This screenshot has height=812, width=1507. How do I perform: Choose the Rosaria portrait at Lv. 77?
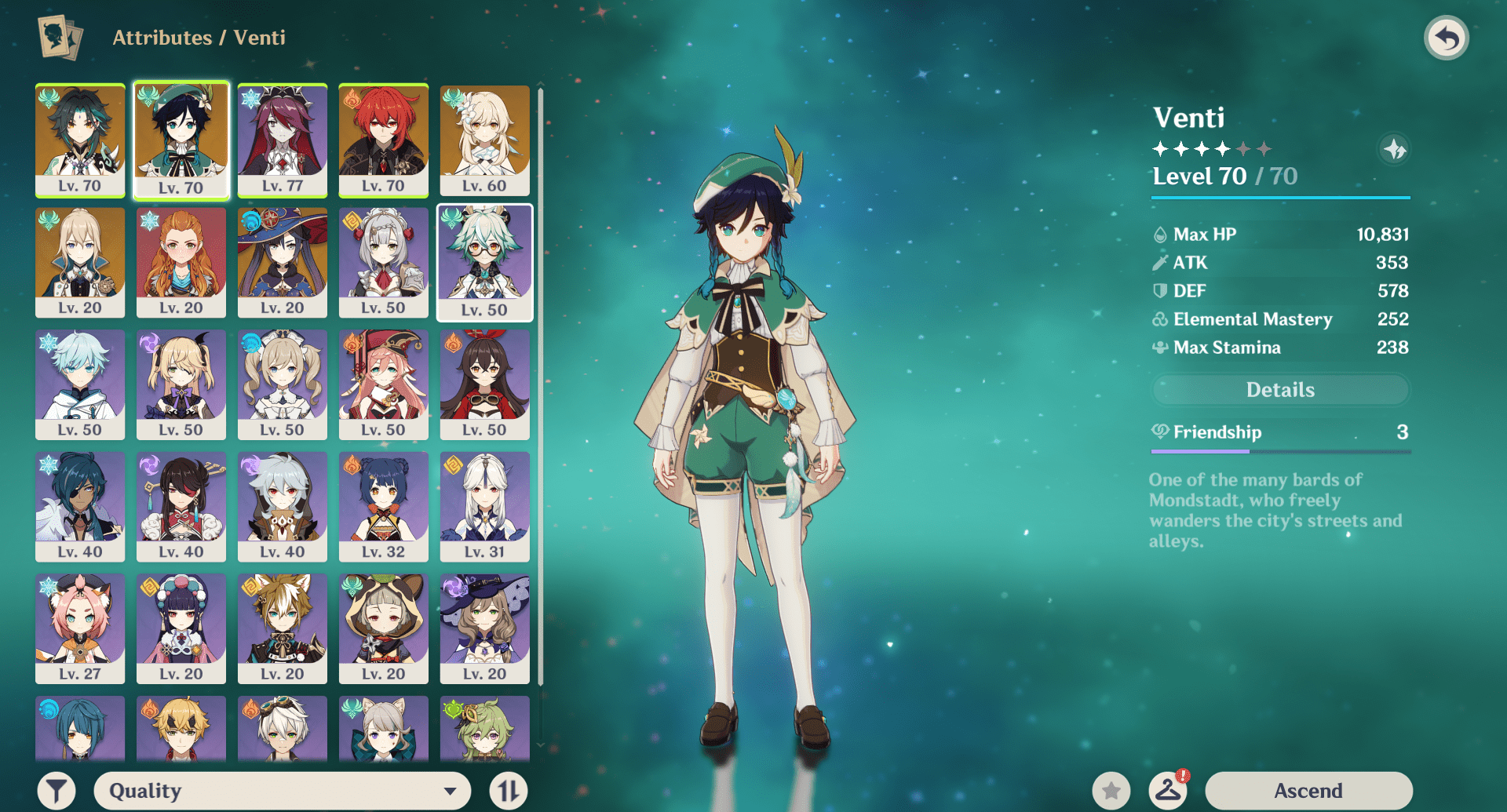(283, 140)
